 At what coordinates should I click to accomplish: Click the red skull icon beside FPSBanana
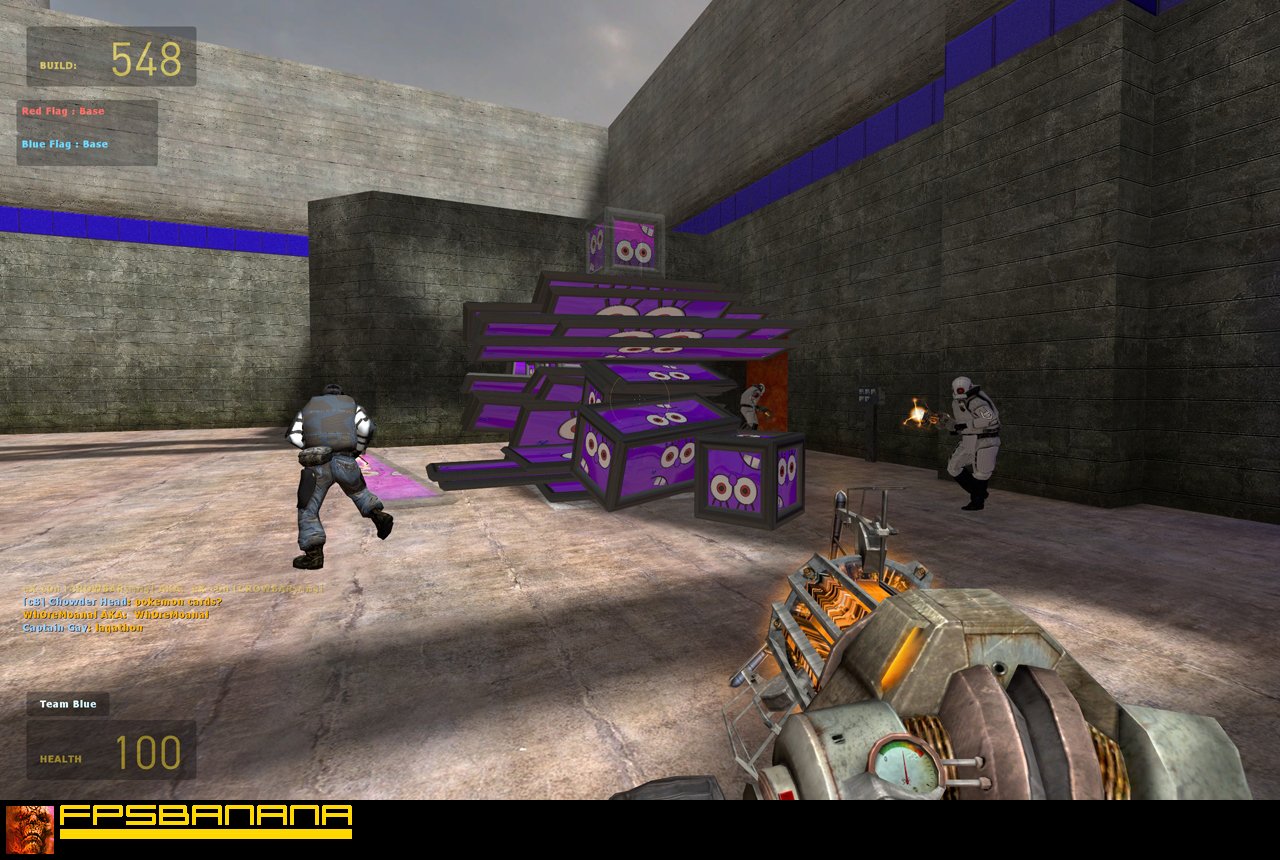pos(30,829)
